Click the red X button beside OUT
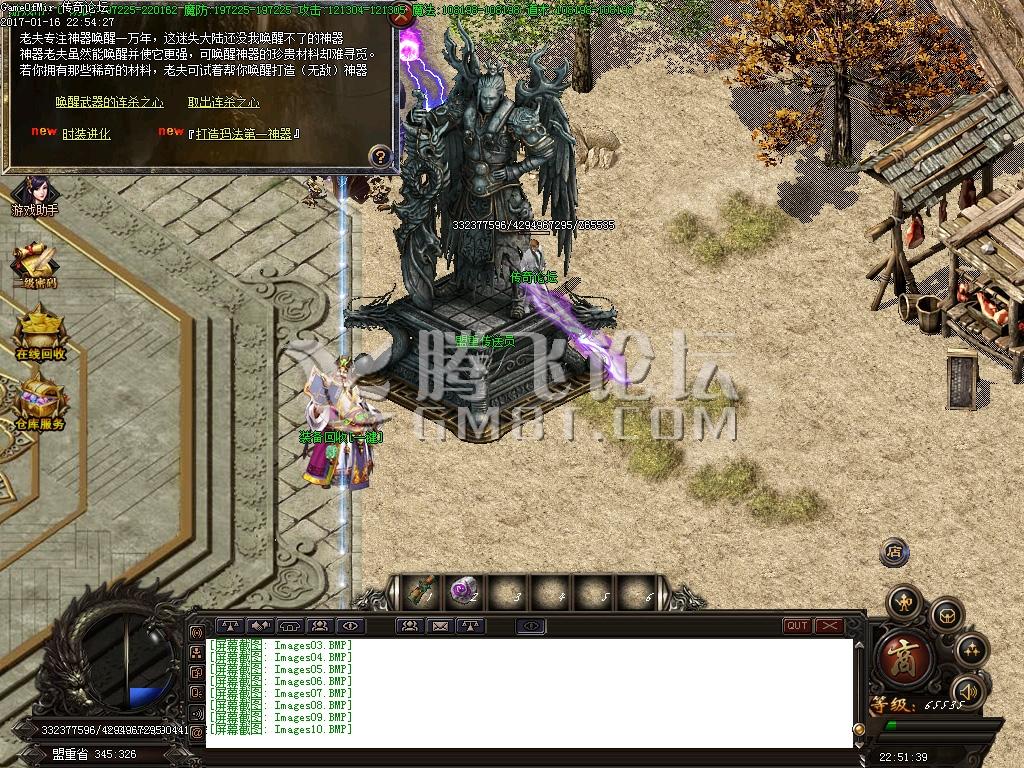This screenshot has height=768, width=1024. (x=829, y=626)
